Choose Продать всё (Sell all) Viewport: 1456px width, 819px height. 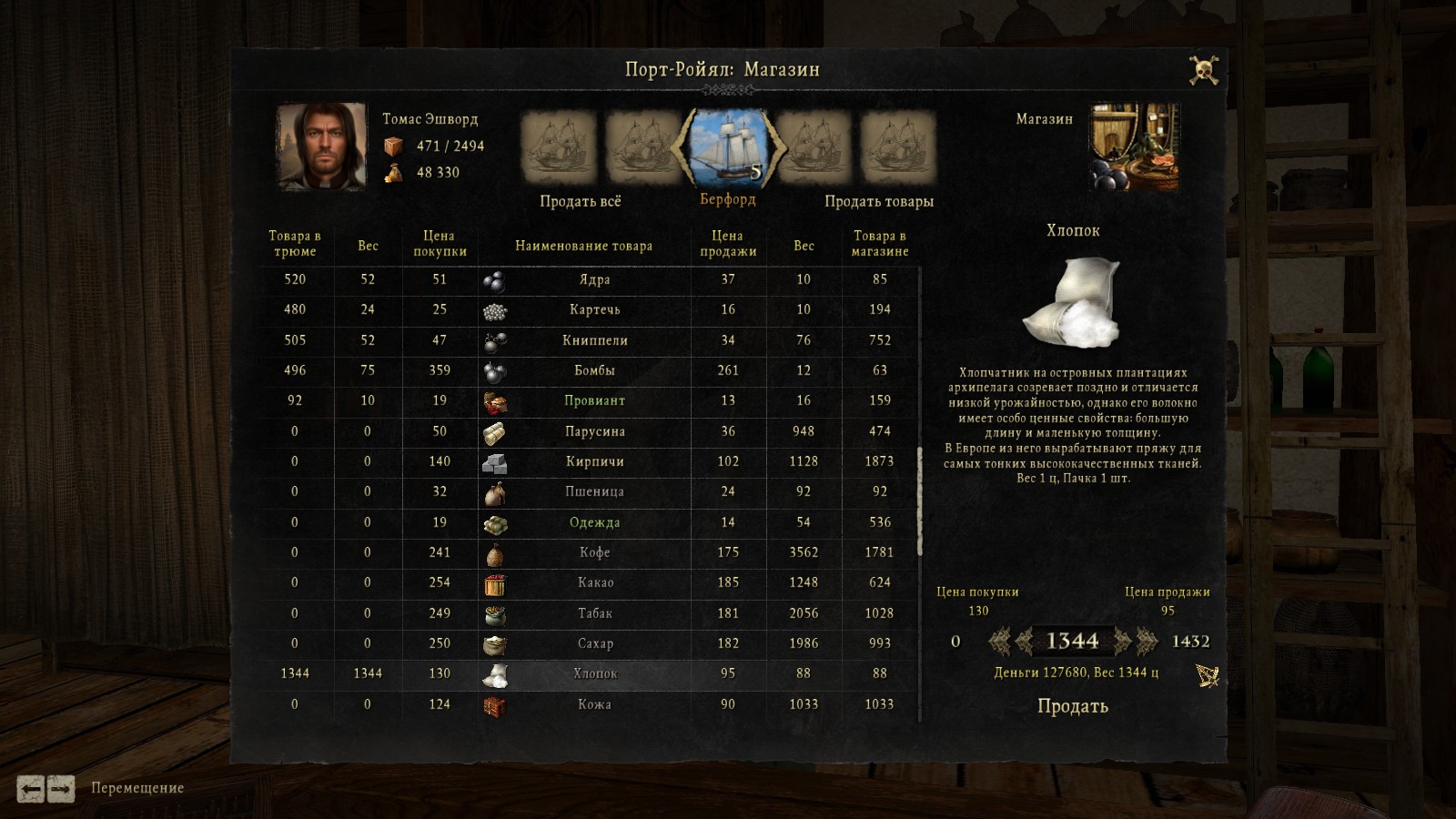580,201
